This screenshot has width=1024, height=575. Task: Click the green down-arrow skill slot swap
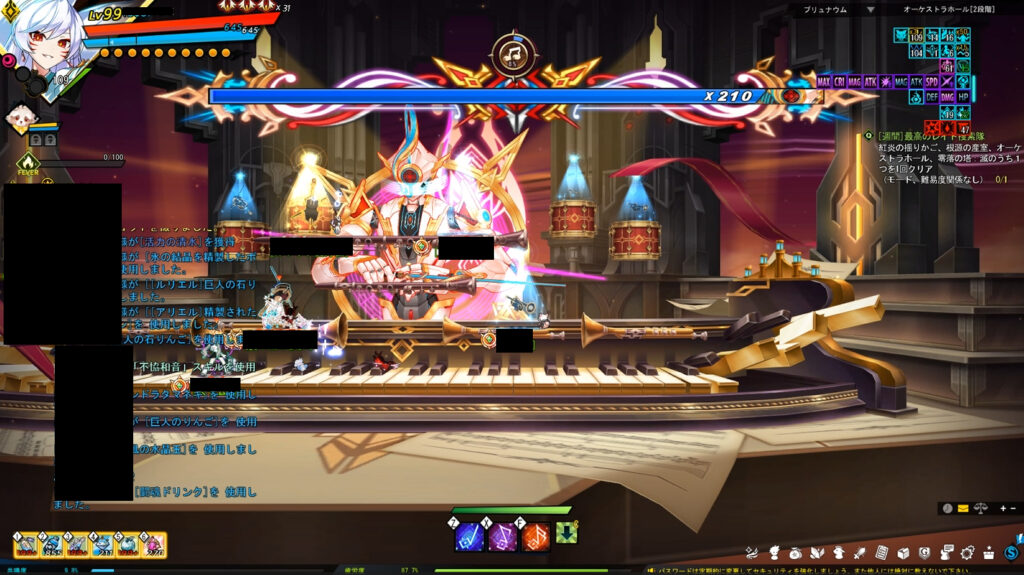(566, 533)
